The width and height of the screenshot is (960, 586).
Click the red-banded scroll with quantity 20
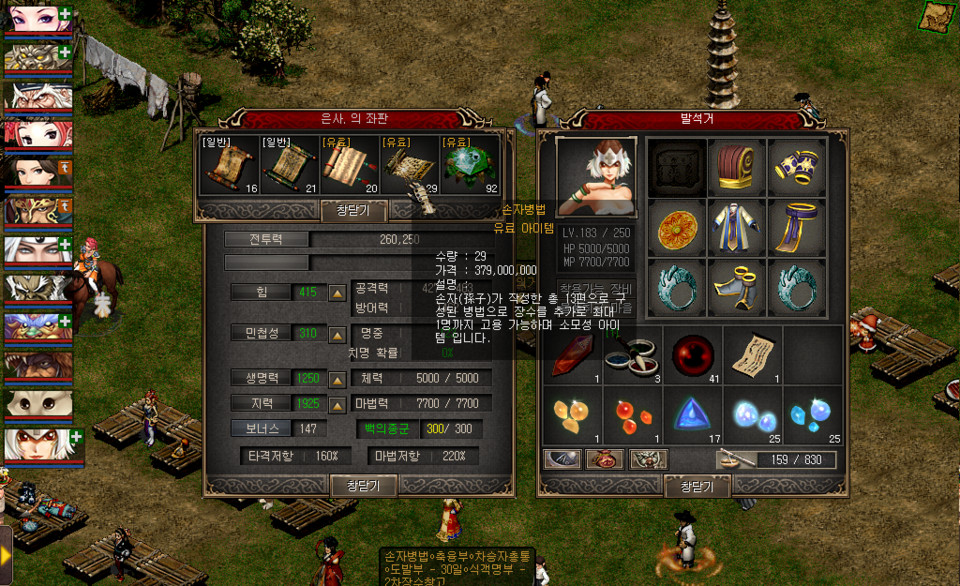click(x=350, y=167)
